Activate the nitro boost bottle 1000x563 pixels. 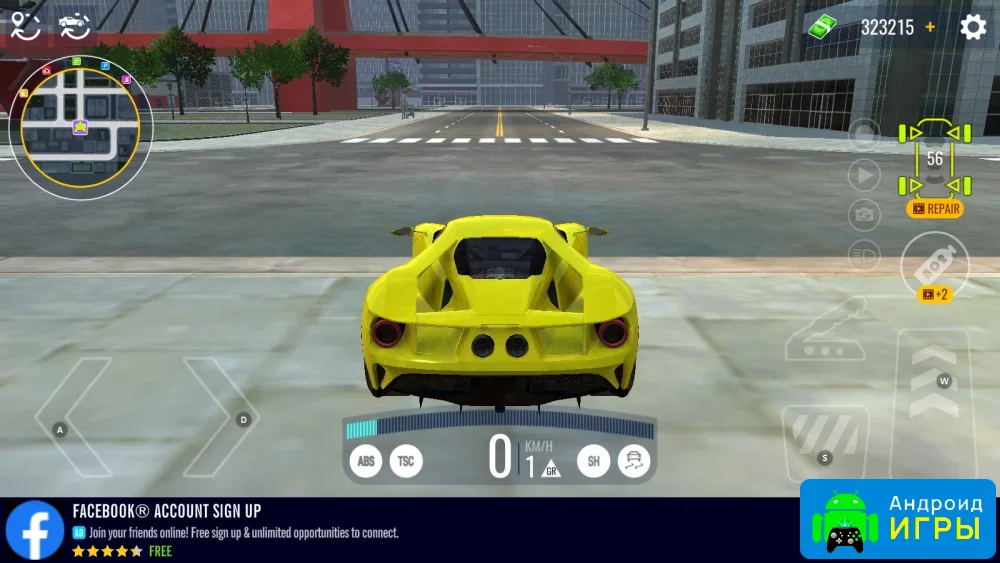(x=934, y=265)
